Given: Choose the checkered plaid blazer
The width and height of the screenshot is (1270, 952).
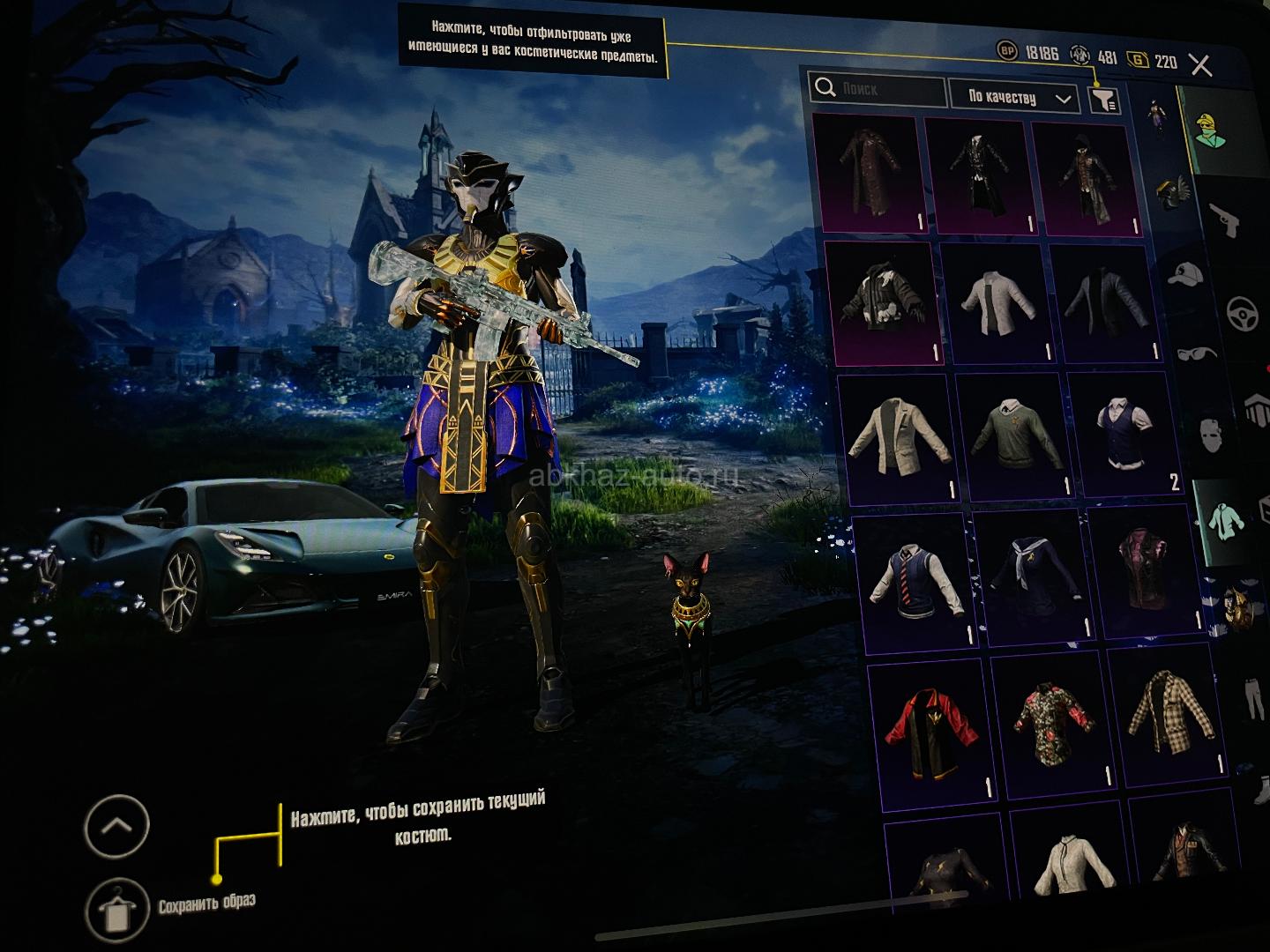Looking at the screenshot, I should coord(1169,708).
